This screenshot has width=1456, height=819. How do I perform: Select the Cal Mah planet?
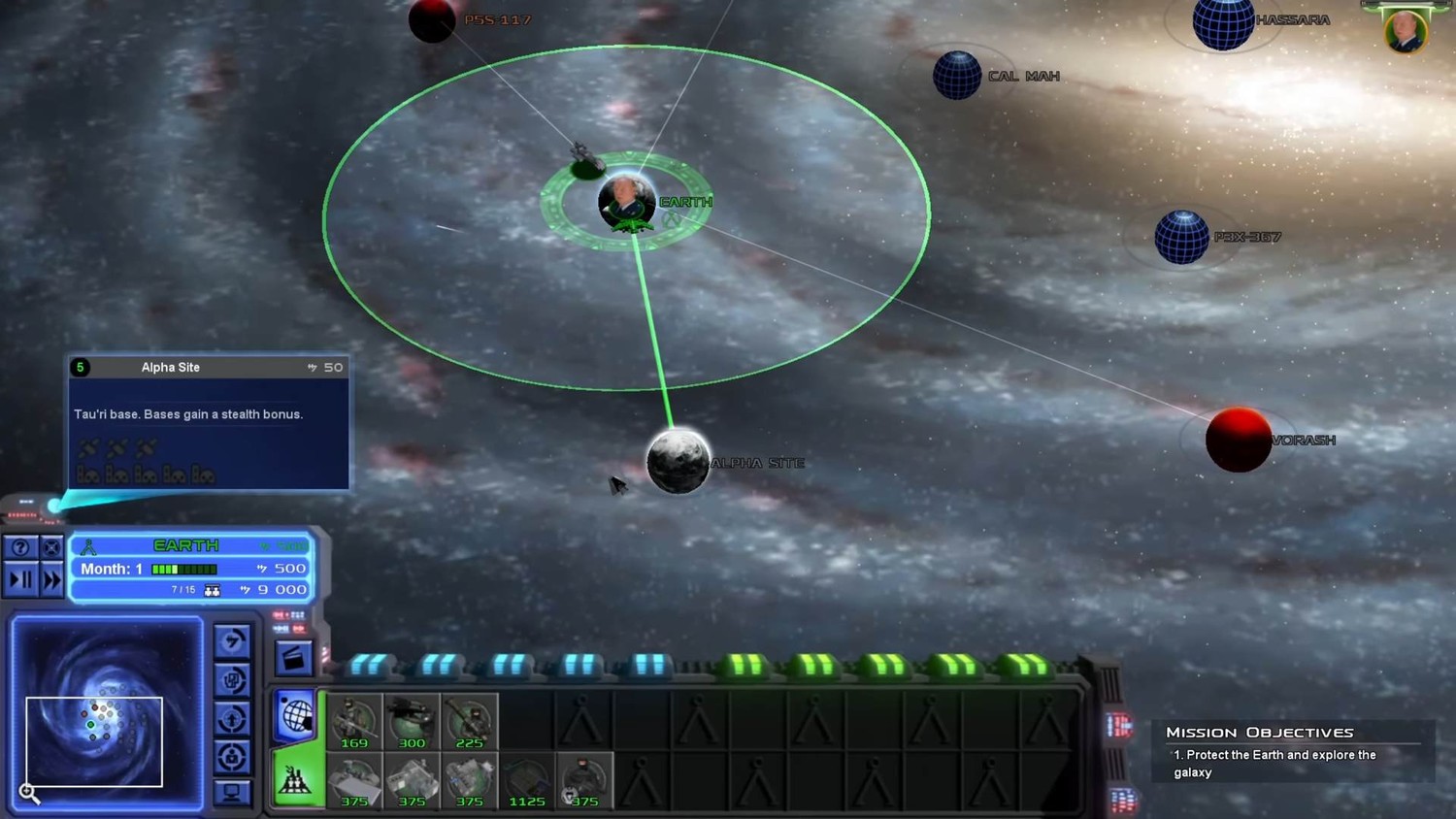tap(957, 75)
